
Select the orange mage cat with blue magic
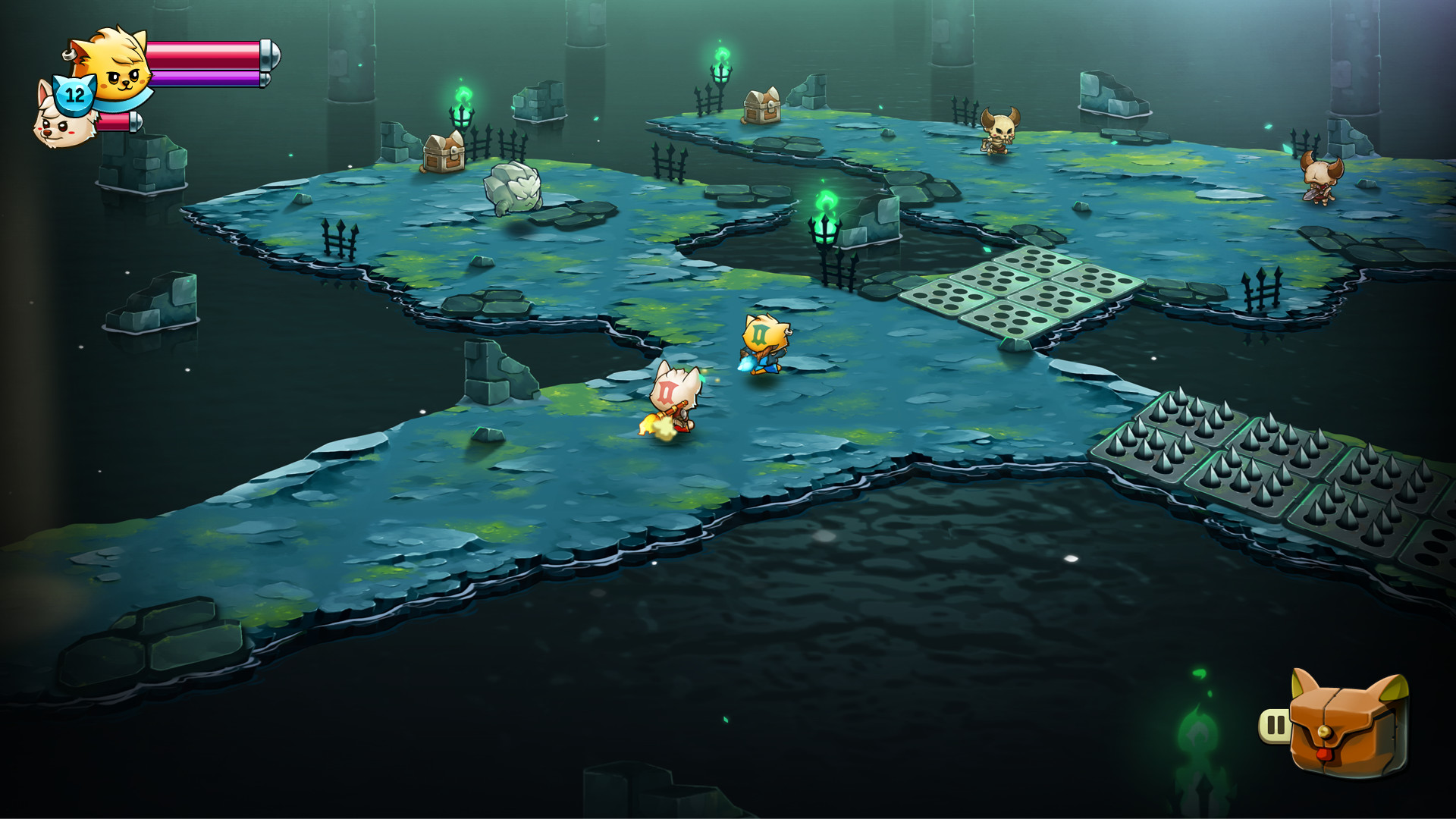click(x=766, y=341)
